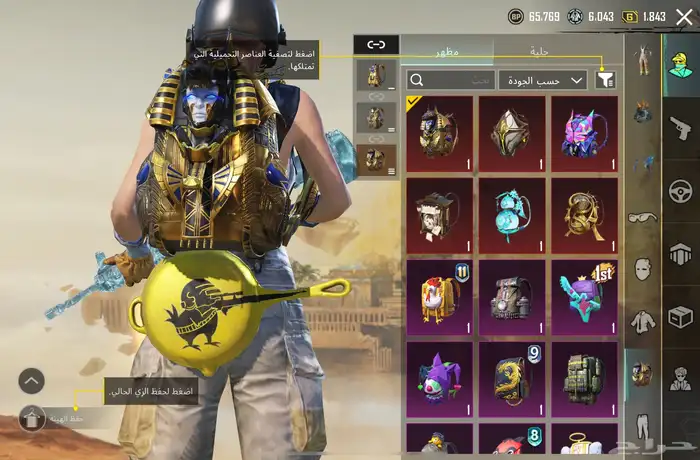Switch to the مظهر appearance tab
Image resolution: width=700 pixels, height=460 pixels.
click(x=446, y=50)
